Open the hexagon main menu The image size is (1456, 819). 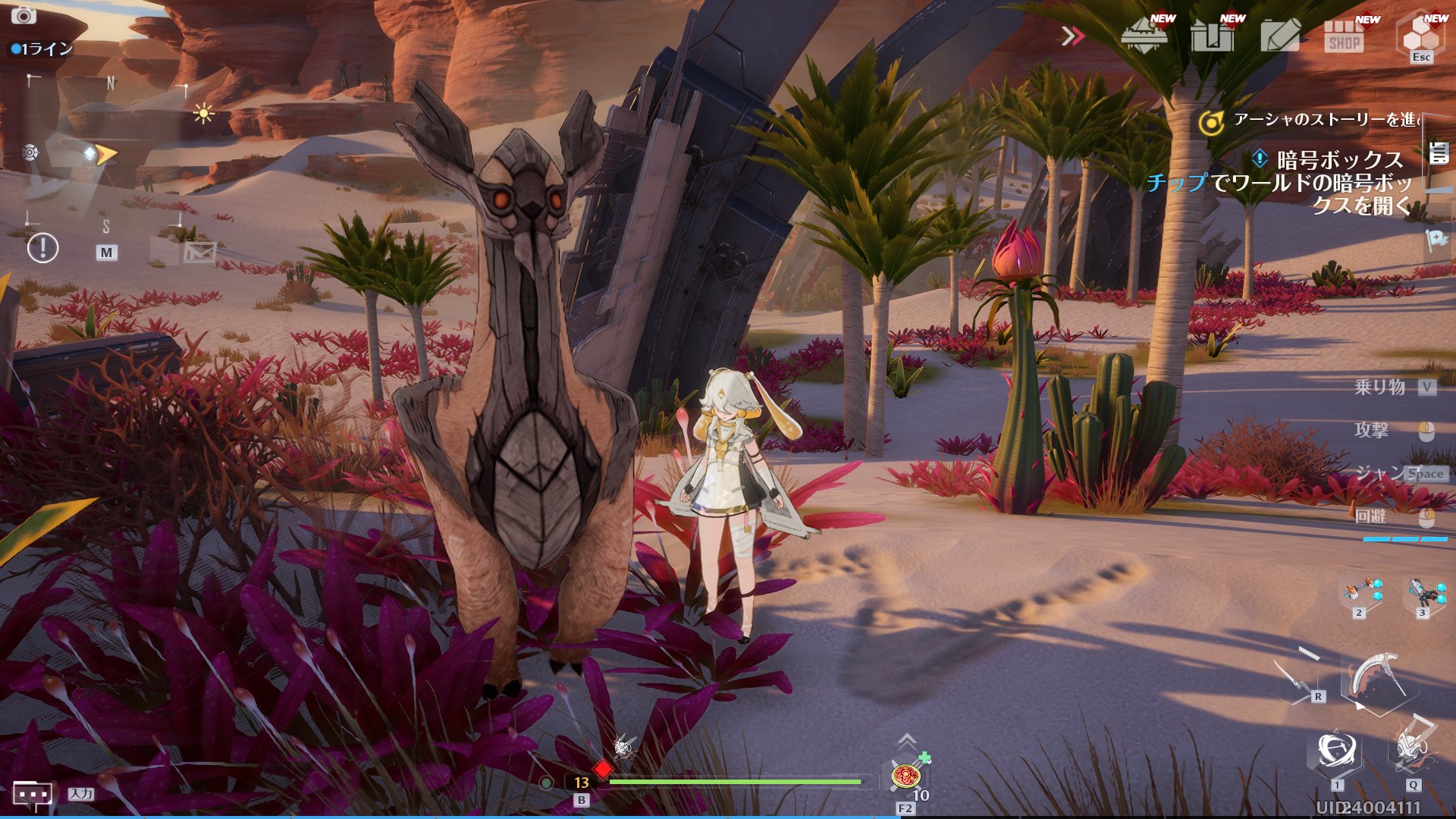coord(1420,33)
